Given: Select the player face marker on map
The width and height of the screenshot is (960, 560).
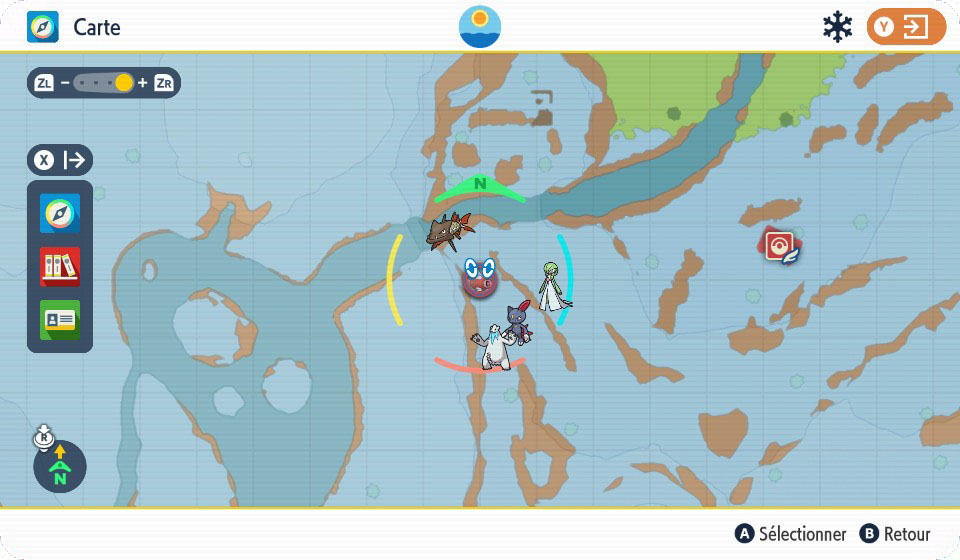Looking at the screenshot, I should 480,277.
